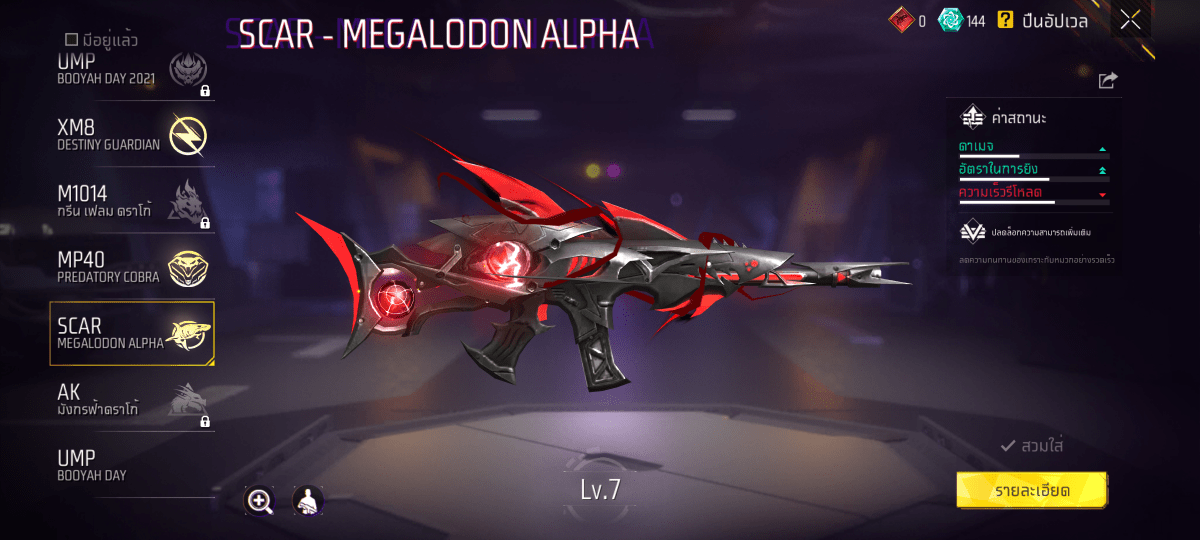Select SCAR Megalodon Alpha in list

click(132, 333)
